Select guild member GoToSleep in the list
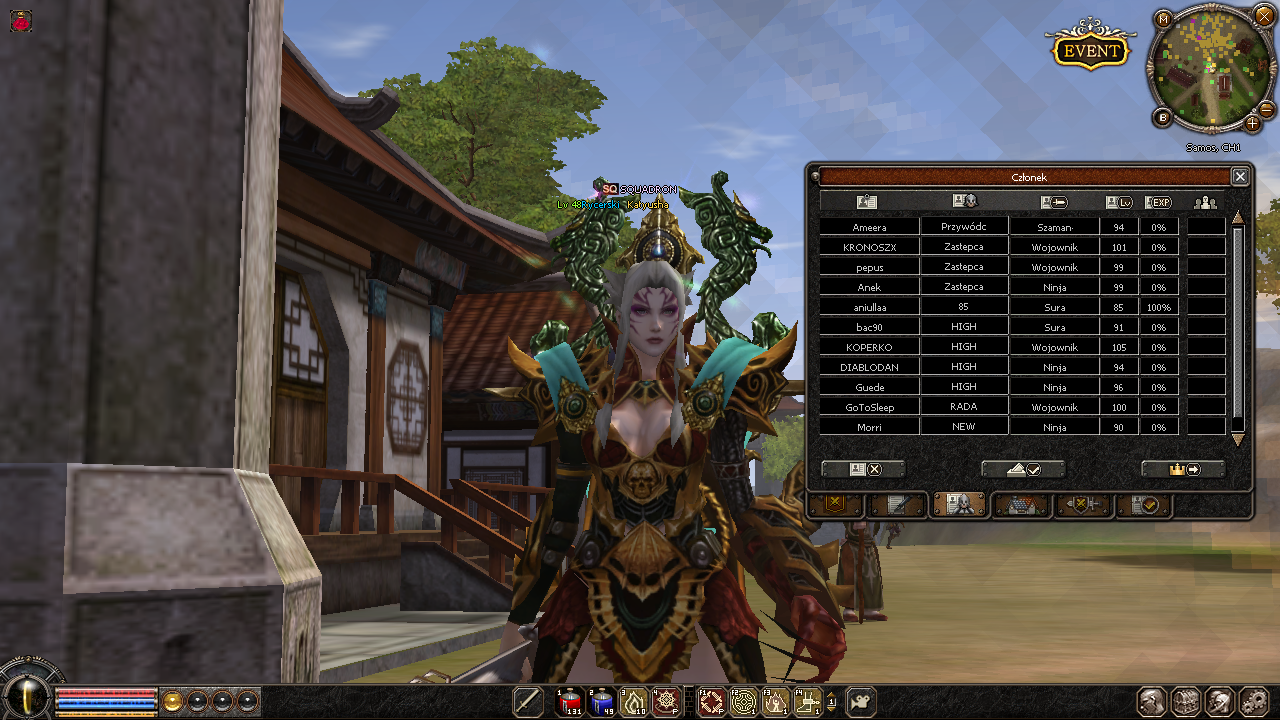The height and width of the screenshot is (720, 1280). click(x=868, y=408)
